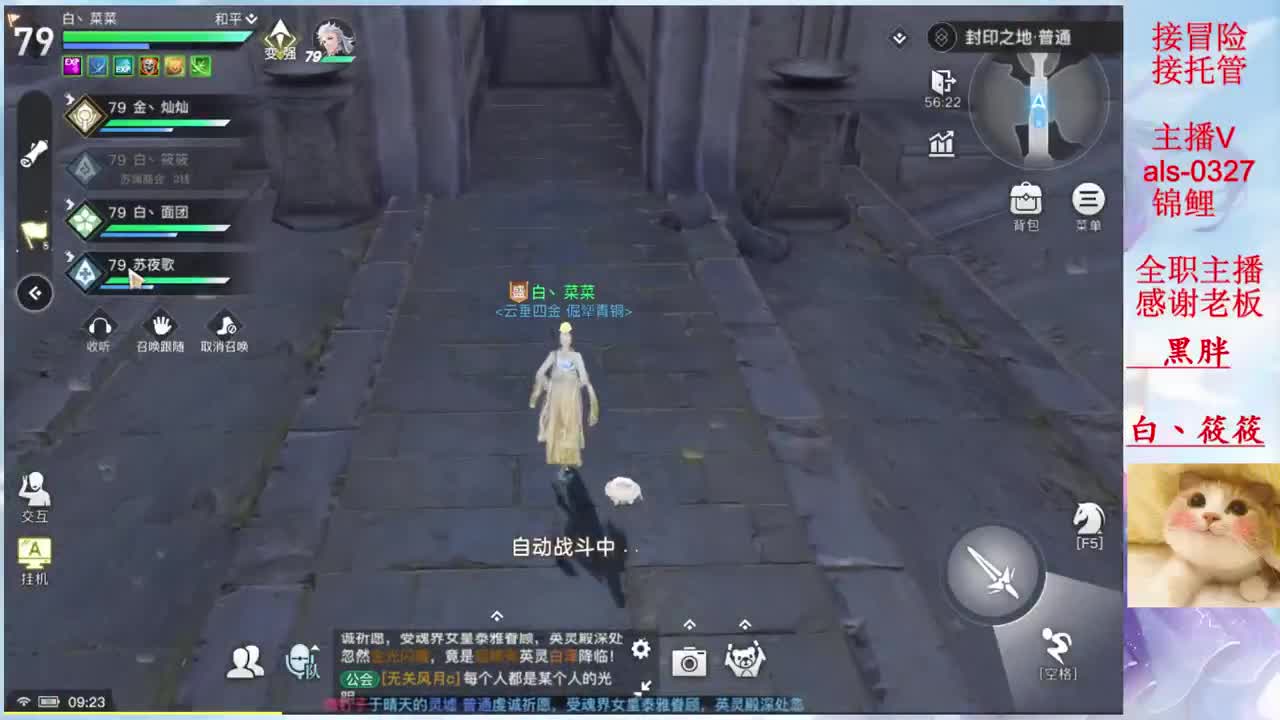Image resolution: width=1280 pixels, height=720 pixels.
Task: Take a screenshot with the camera icon
Action: coord(688,662)
